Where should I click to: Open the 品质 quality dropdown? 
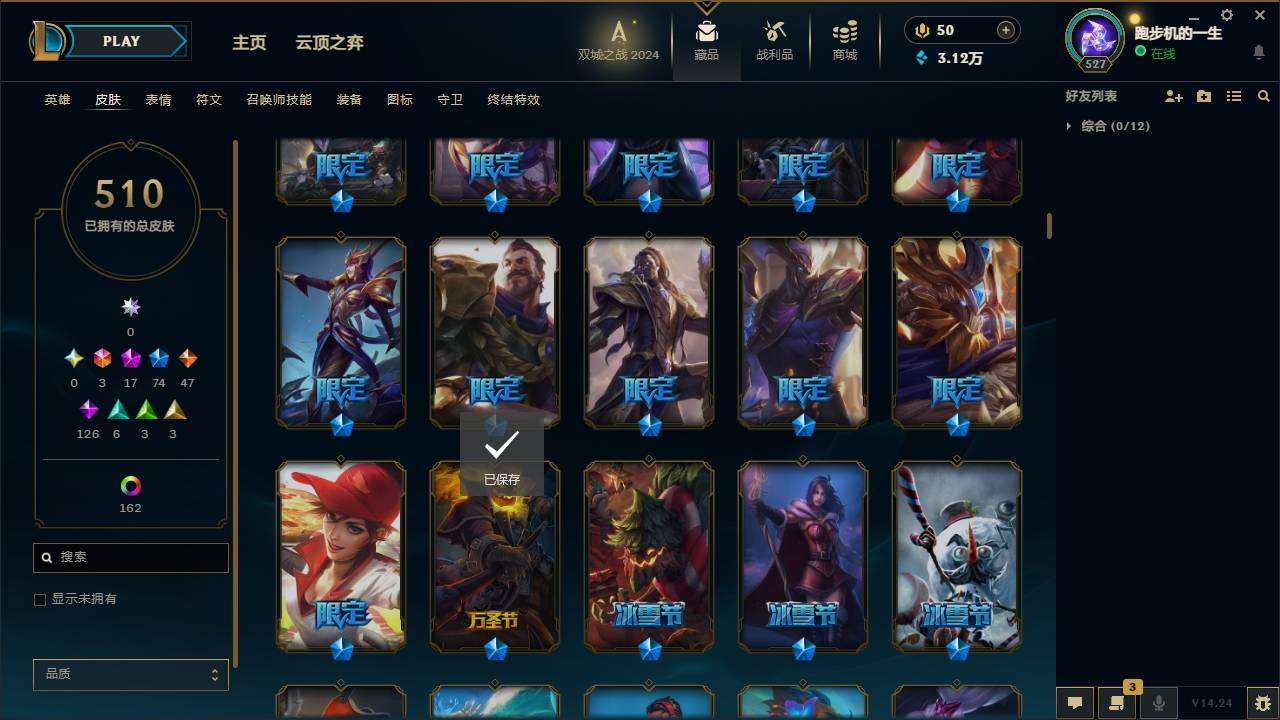(x=130, y=674)
